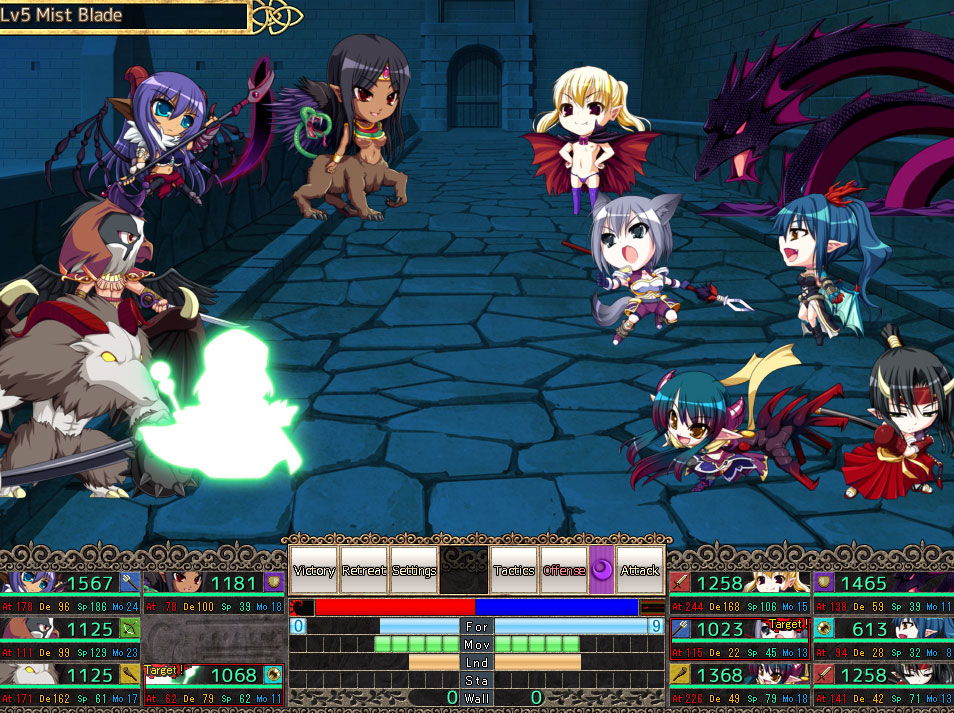Start the Attack command
The image size is (954, 713).
pyautogui.click(x=640, y=570)
